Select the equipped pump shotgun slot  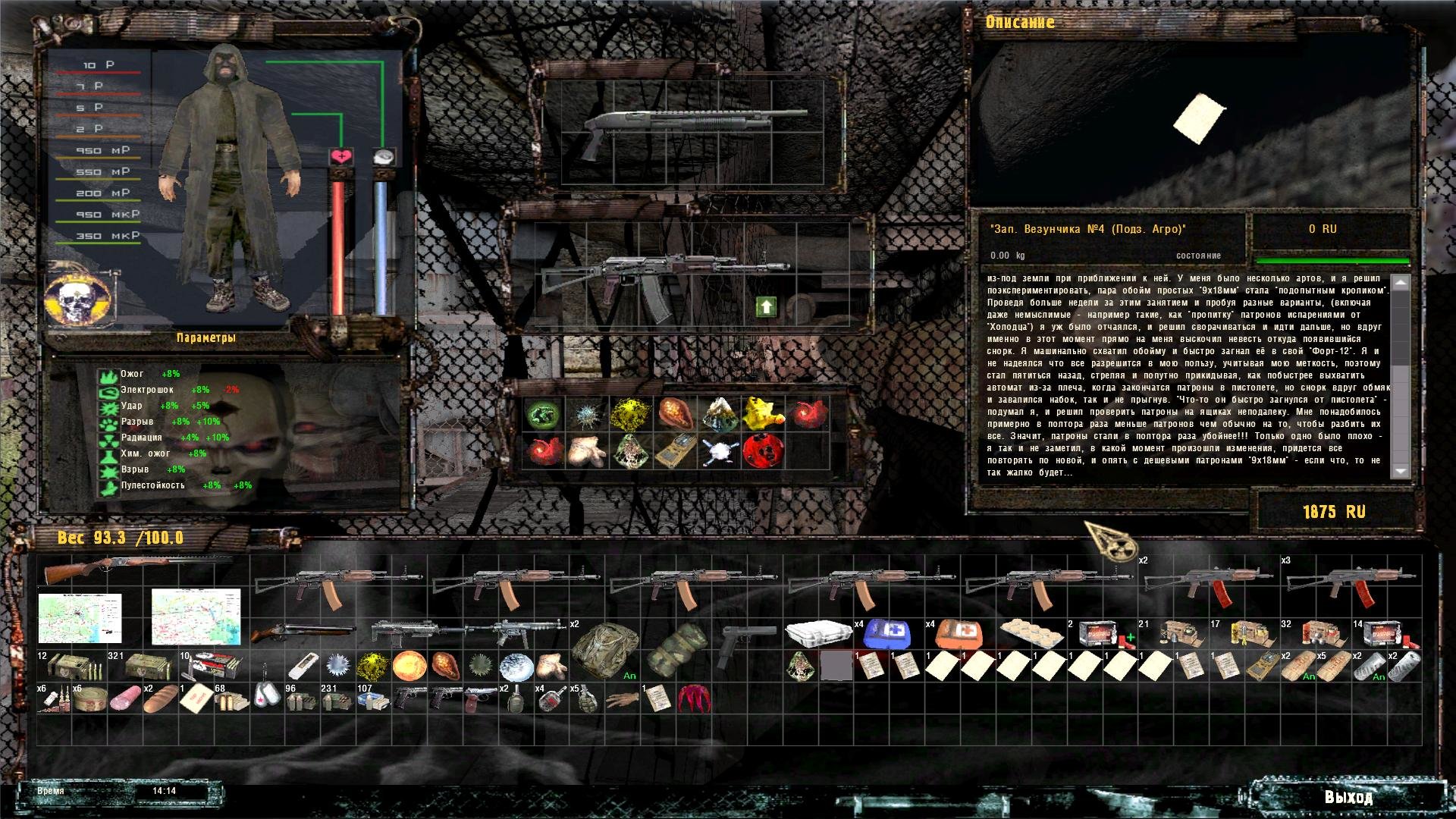point(694,127)
